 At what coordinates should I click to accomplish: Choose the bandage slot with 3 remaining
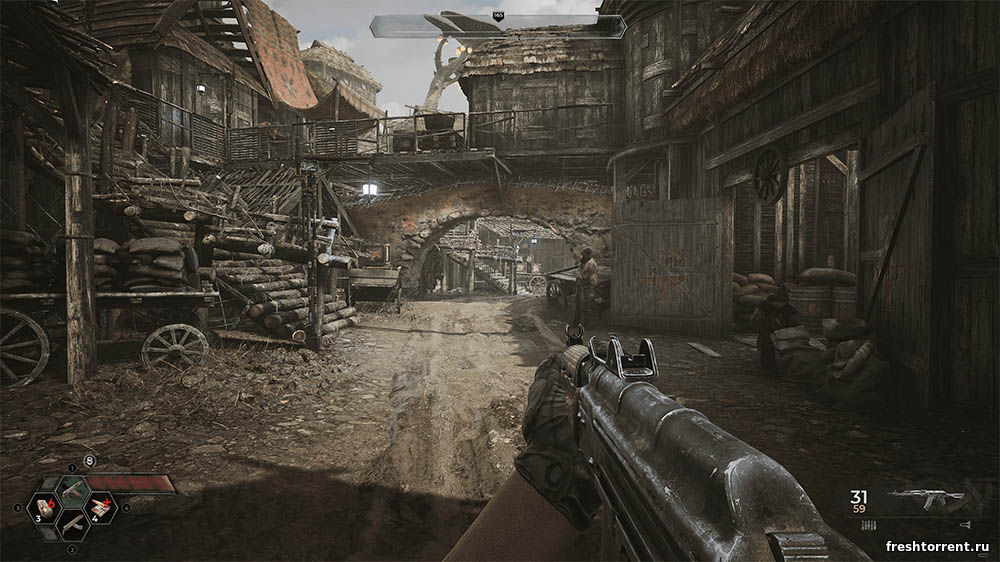[x=45, y=507]
